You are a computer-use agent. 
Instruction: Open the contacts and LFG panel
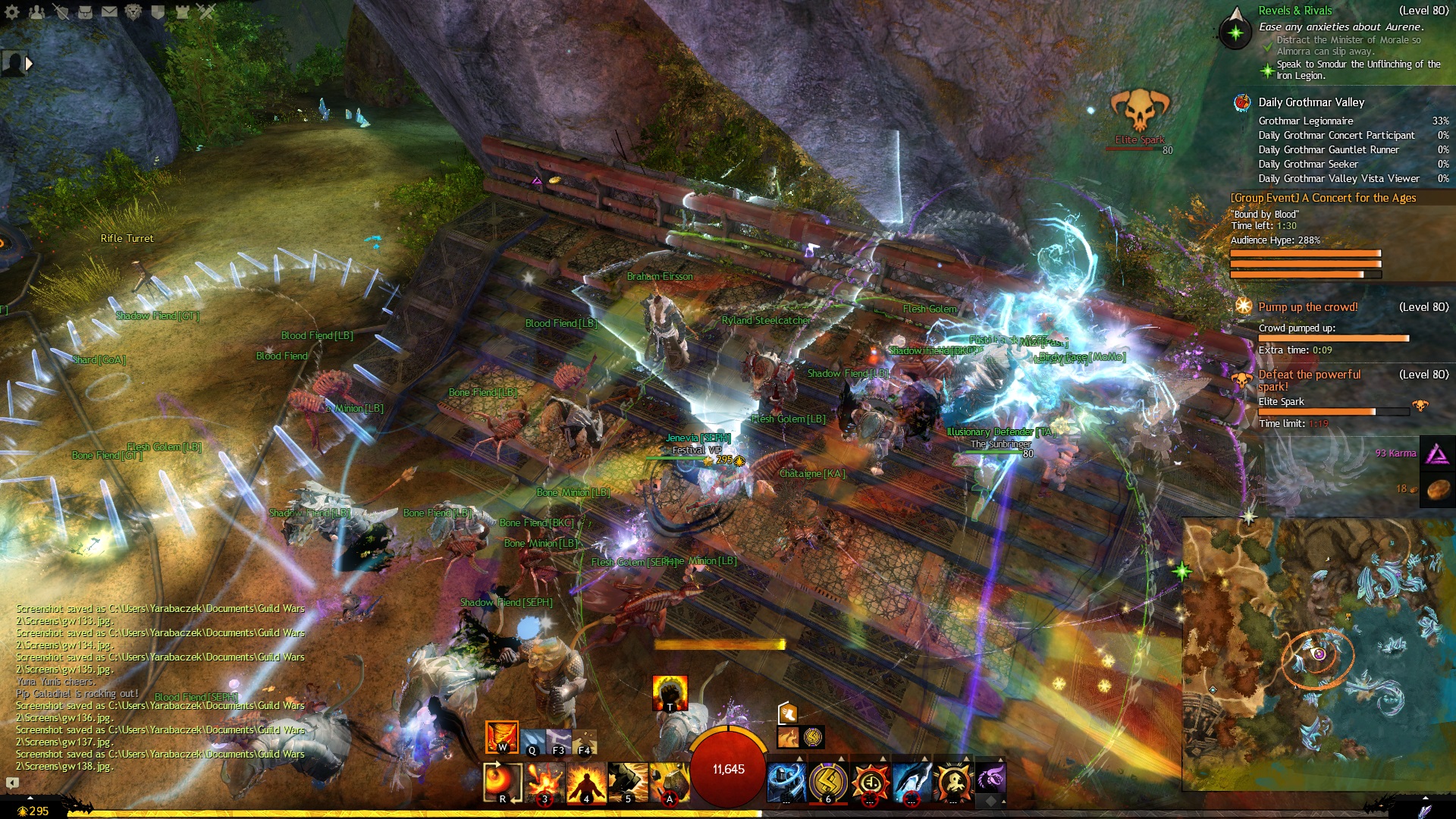point(36,11)
